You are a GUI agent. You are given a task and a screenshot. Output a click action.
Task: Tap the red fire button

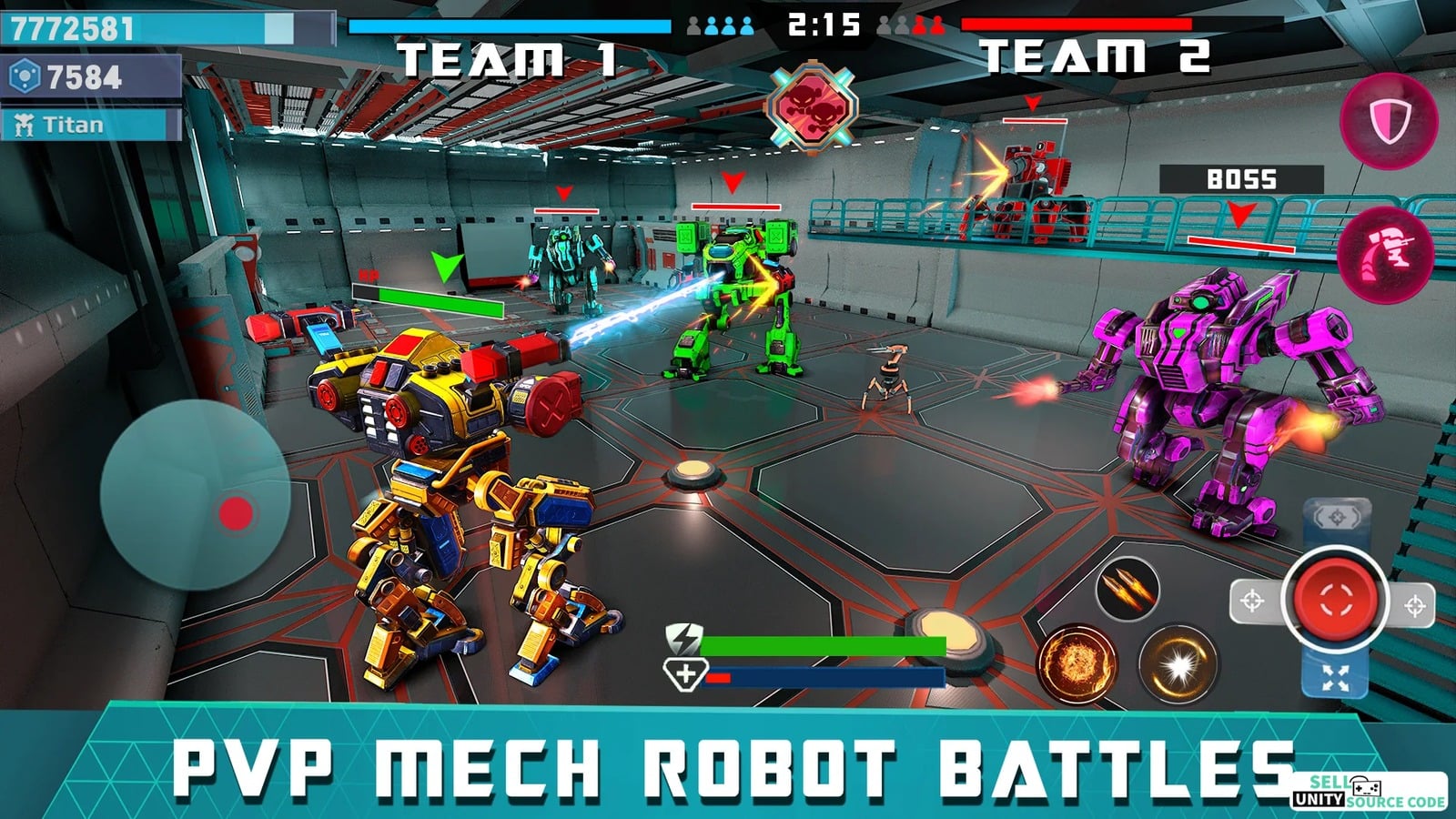[x=1335, y=599]
